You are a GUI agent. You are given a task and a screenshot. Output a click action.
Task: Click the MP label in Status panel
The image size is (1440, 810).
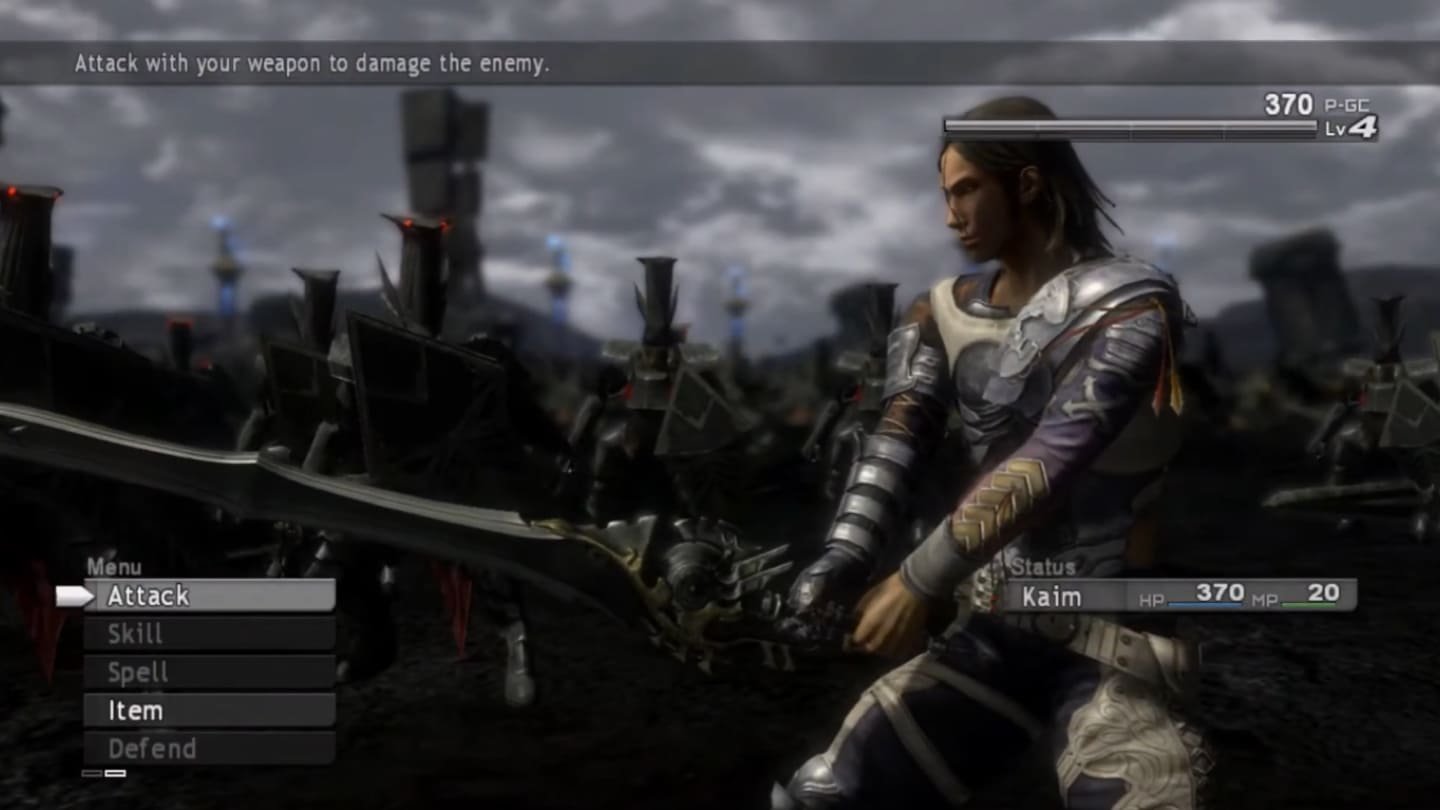(x=1263, y=598)
